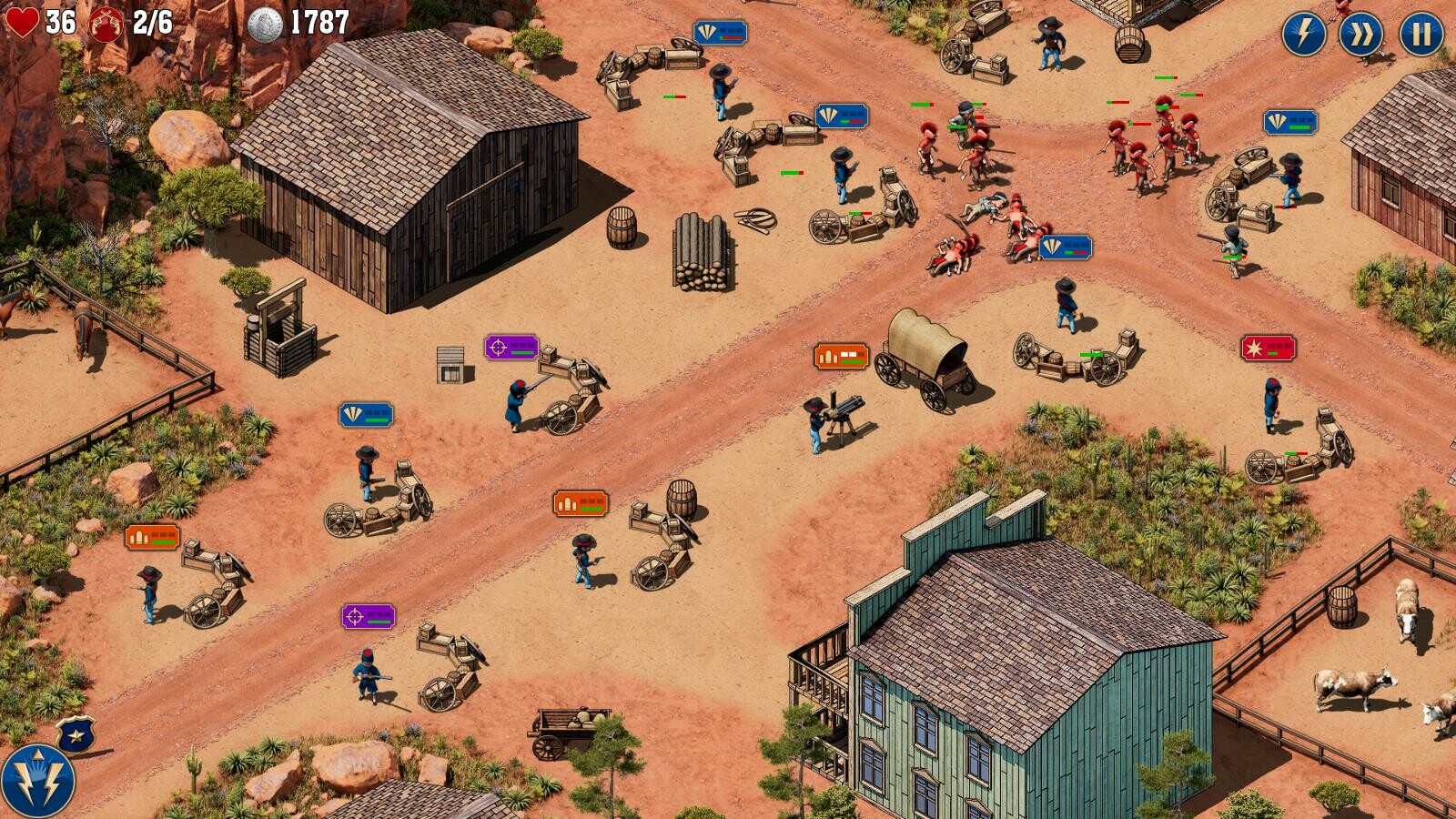
Task: Select the orange ammo badge at bottom left
Action: [x=152, y=538]
